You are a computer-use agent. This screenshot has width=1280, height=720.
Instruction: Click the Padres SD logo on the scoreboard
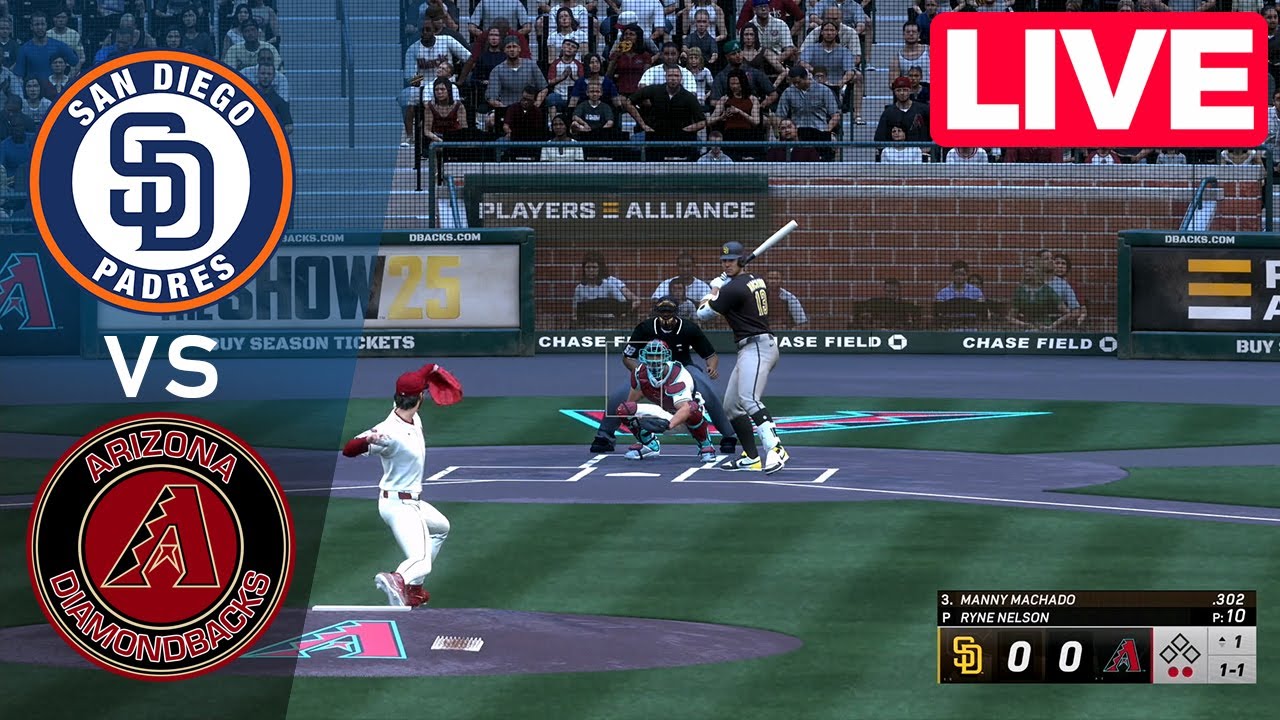[966, 655]
